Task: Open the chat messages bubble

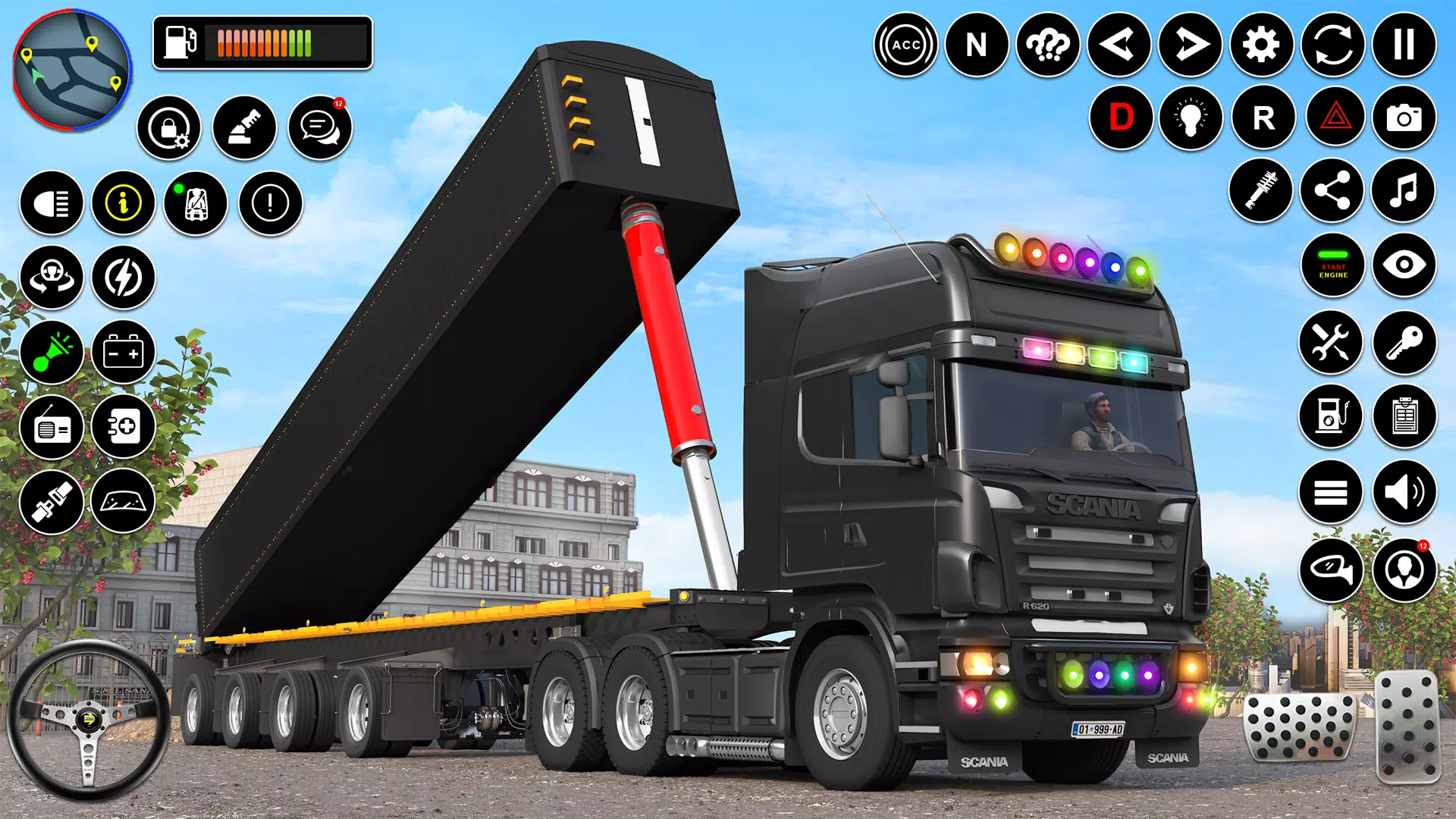Action: pyautogui.click(x=320, y=127)
